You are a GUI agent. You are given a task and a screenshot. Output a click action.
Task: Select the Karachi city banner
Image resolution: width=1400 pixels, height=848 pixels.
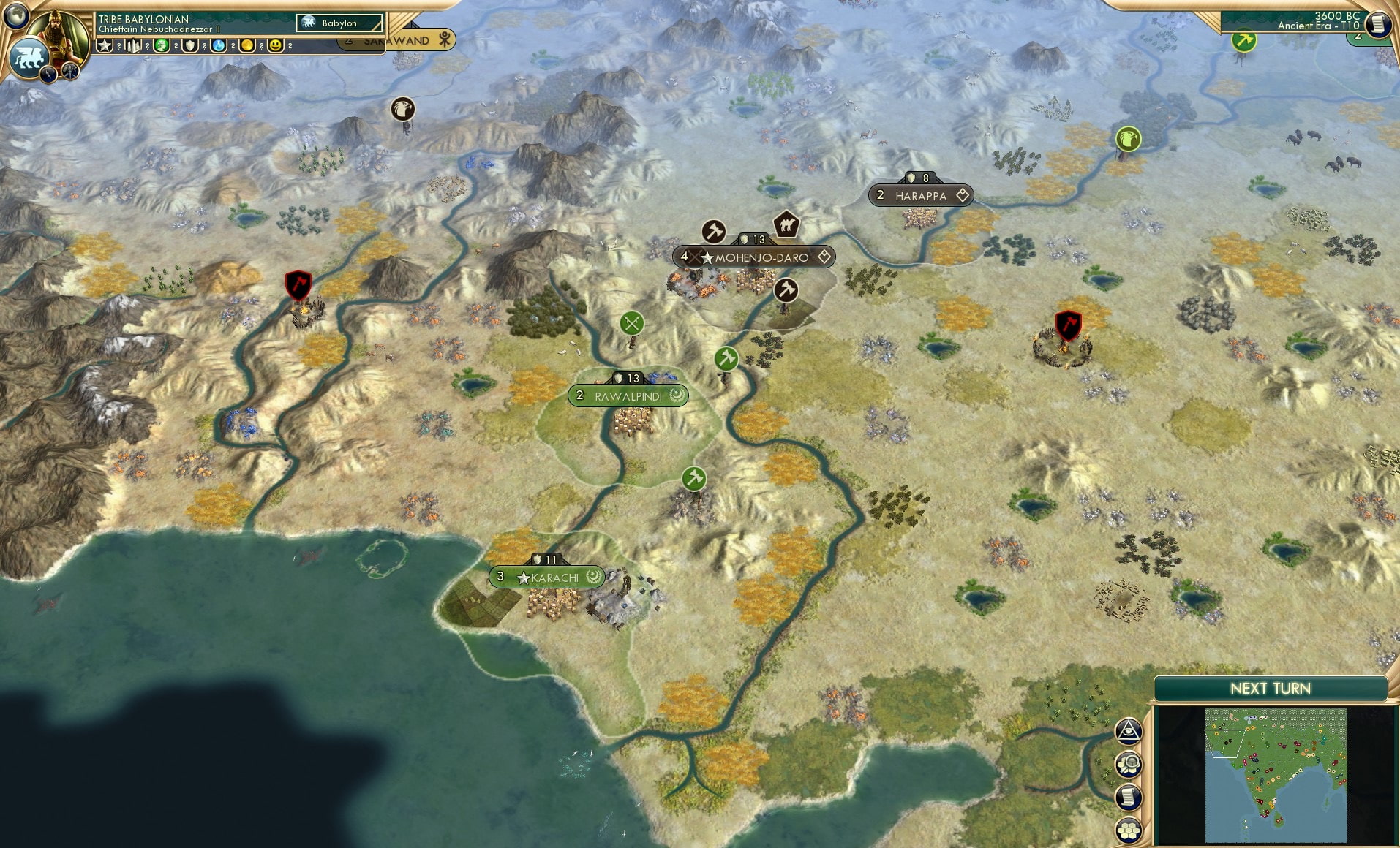pos(546,578)
